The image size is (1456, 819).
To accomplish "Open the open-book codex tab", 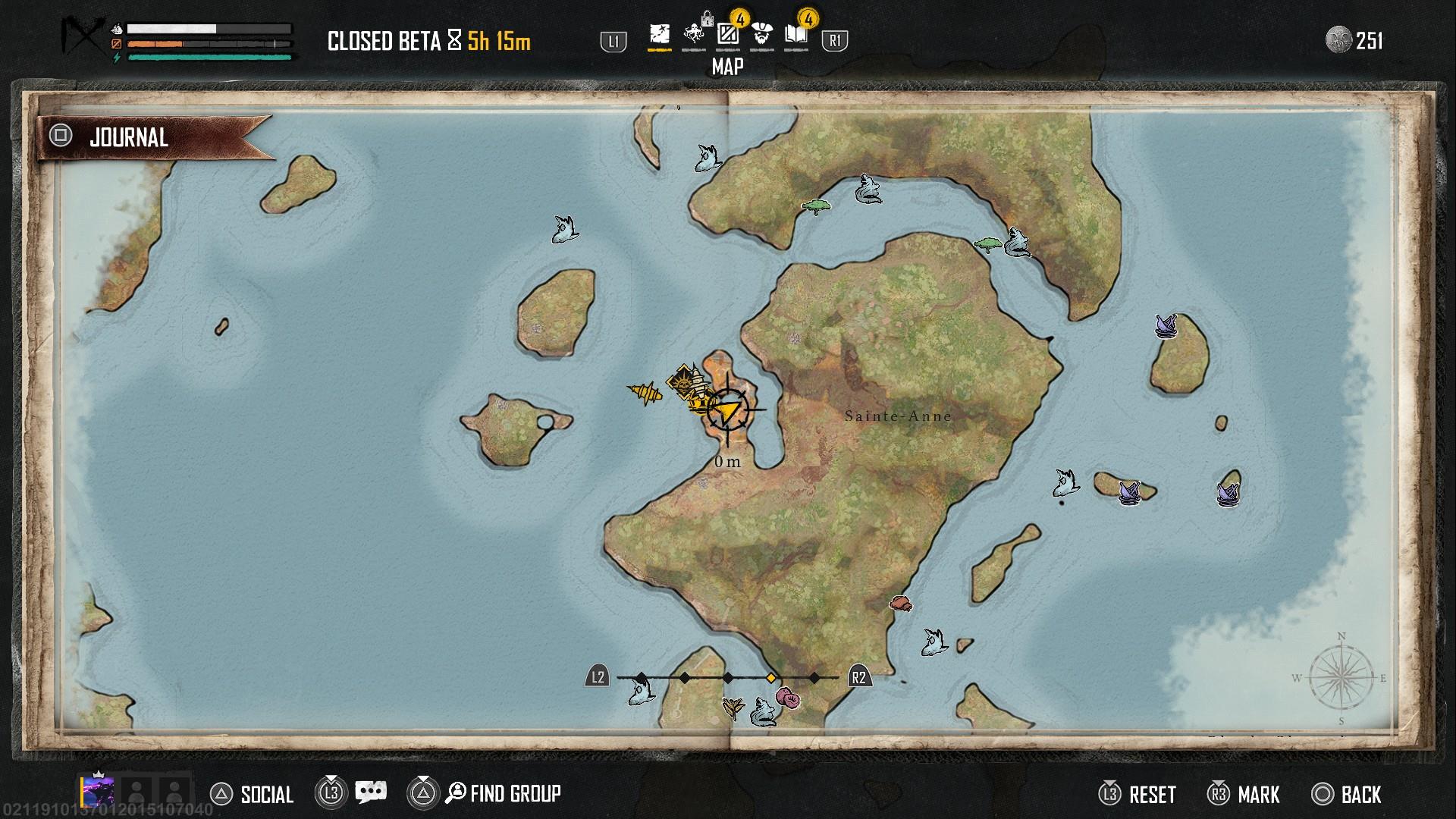I will click(795, 36).
